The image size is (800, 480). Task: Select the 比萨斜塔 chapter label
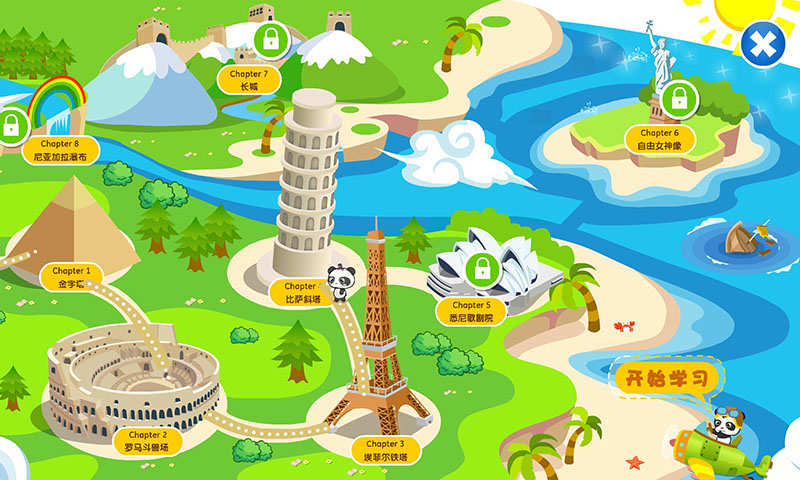point(300,292)
